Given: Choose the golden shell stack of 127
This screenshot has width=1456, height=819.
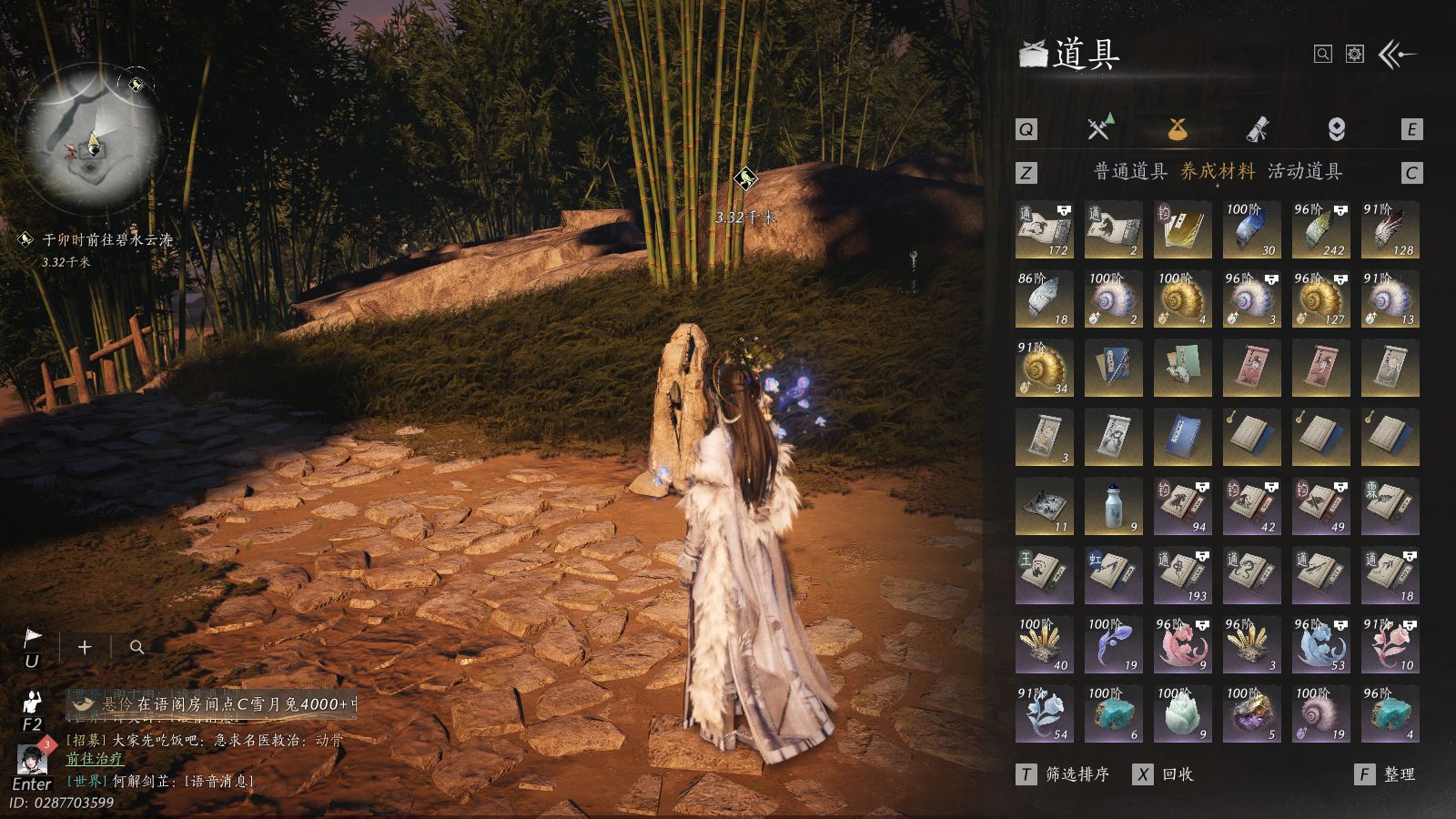Looking at the screenshot, I should point(1320,299).
